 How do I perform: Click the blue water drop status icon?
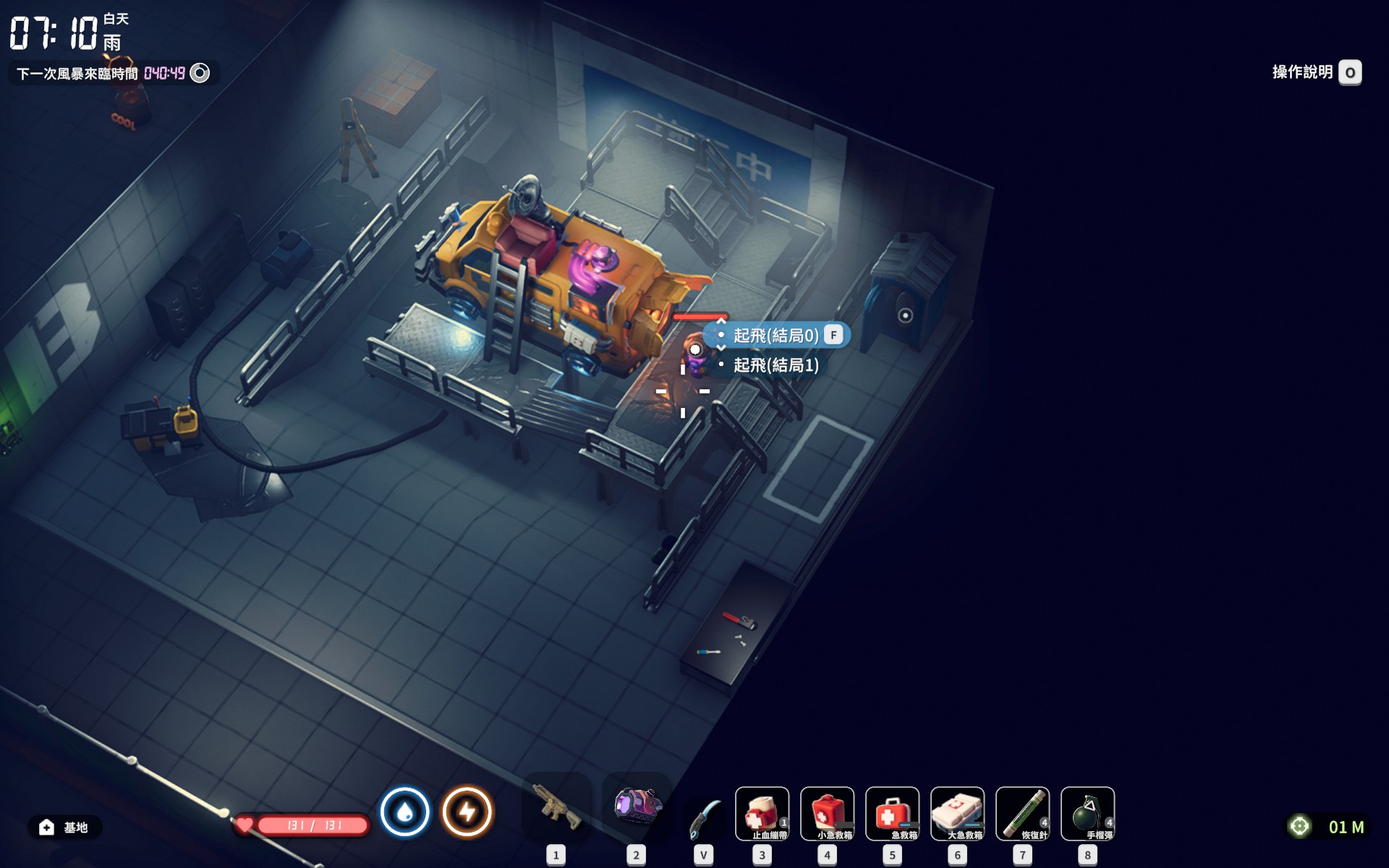(x=405, y=812)
